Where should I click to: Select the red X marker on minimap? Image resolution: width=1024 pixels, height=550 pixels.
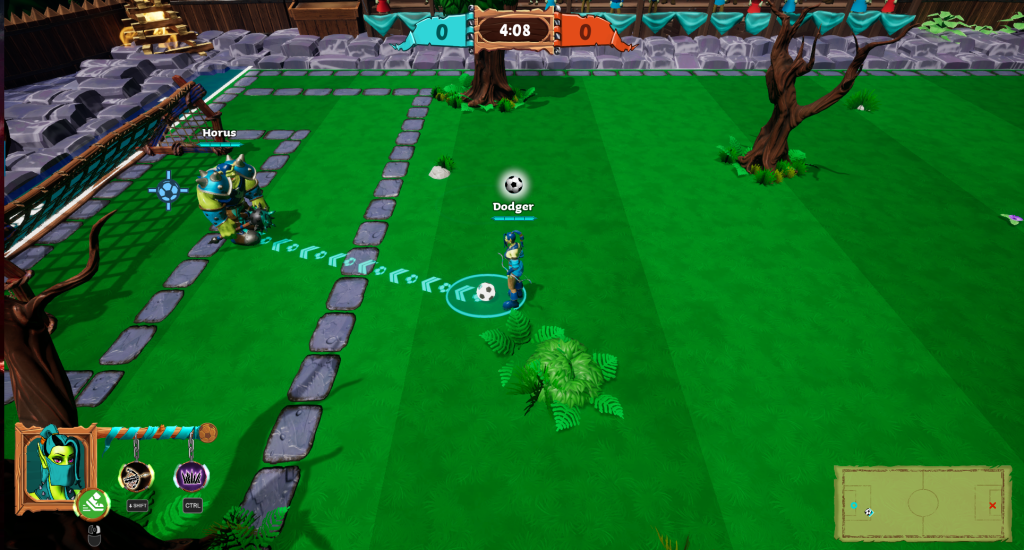click(992, 505)
